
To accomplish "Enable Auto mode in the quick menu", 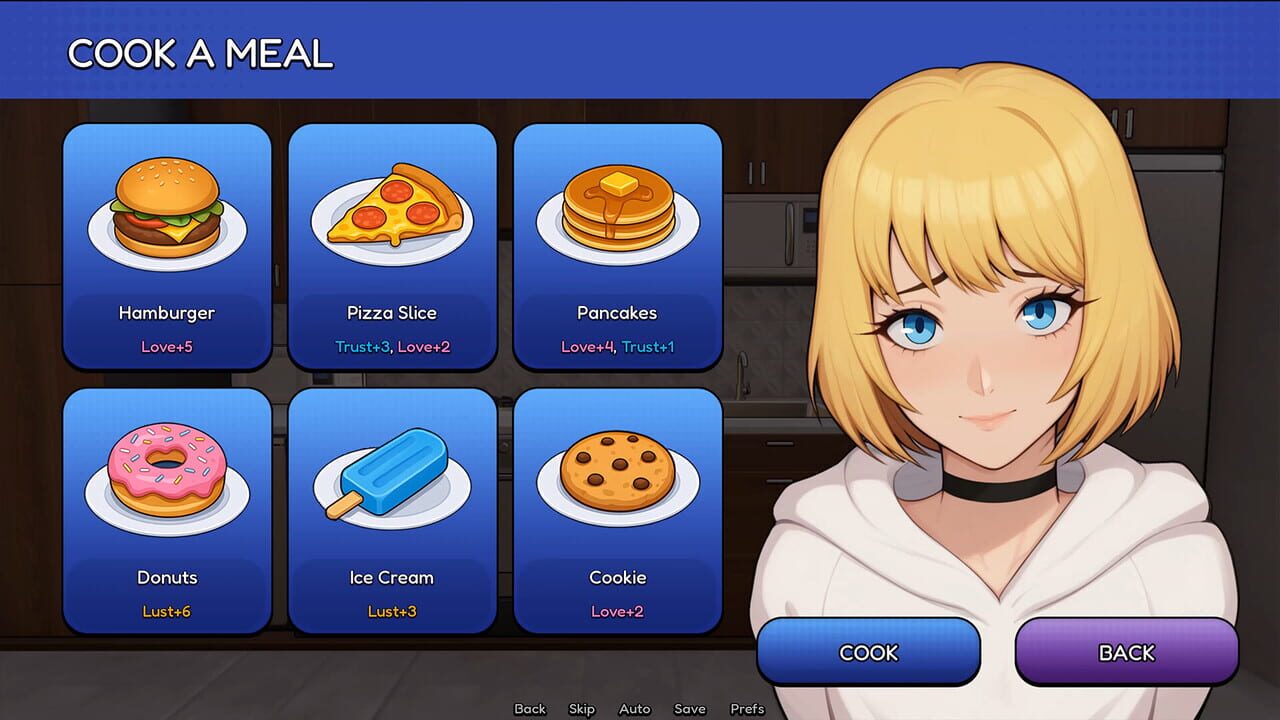I will (x=635, y=708).
